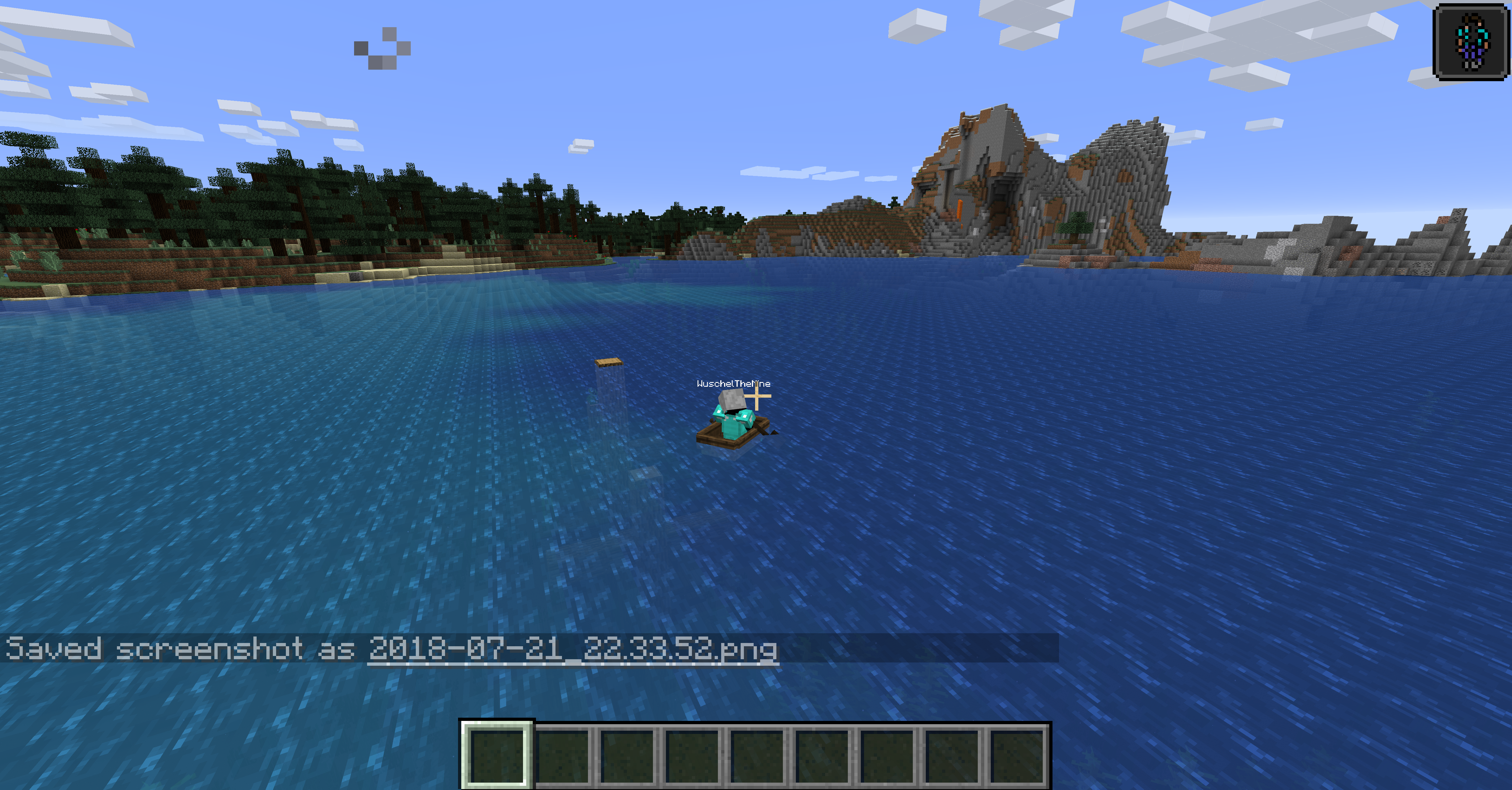Click the active status effect icon
The image size is (1512, 790).
pyautogui.click(x=1471, y=41)
